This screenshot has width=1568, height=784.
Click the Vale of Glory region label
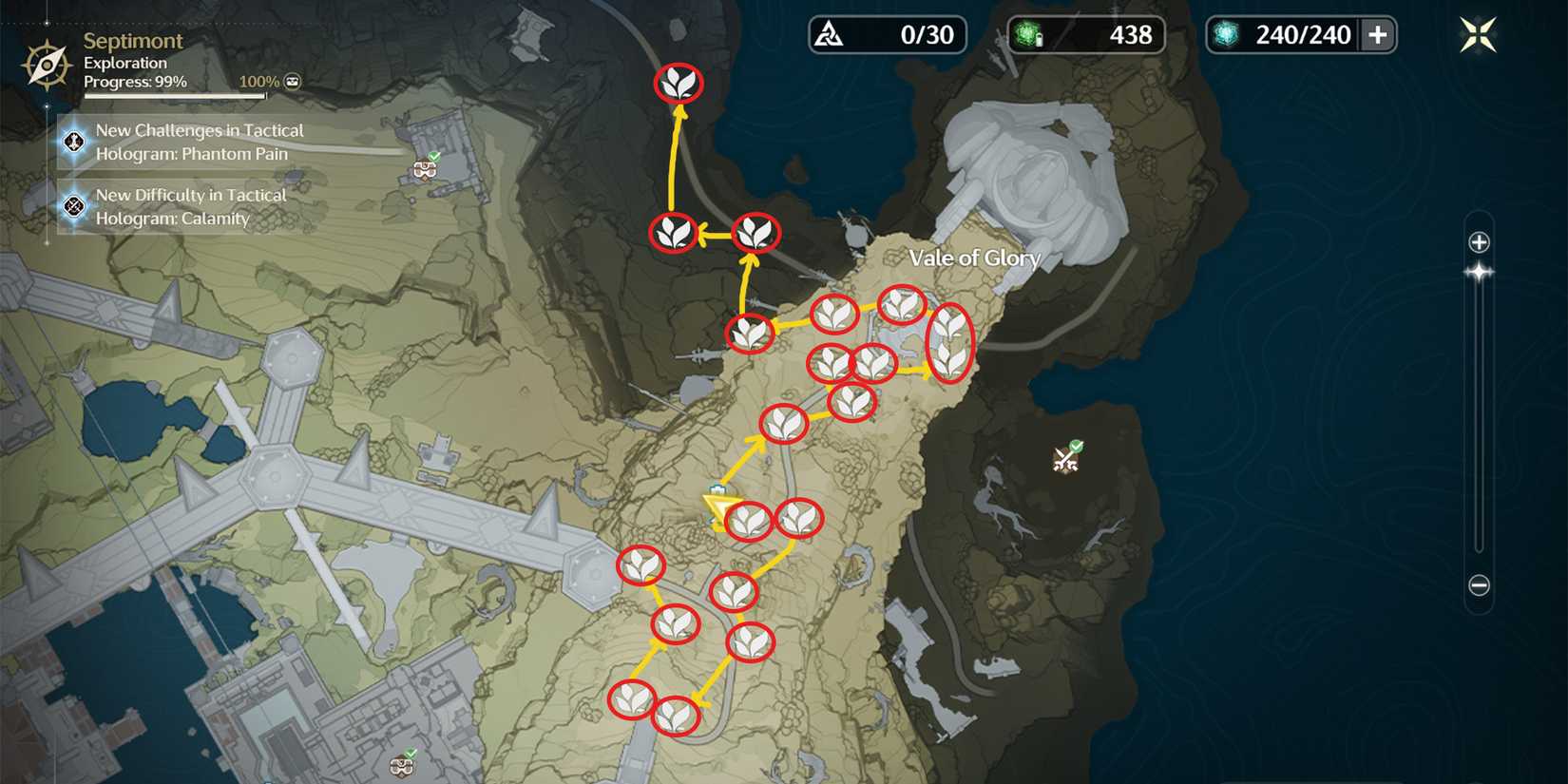point(975,258)
